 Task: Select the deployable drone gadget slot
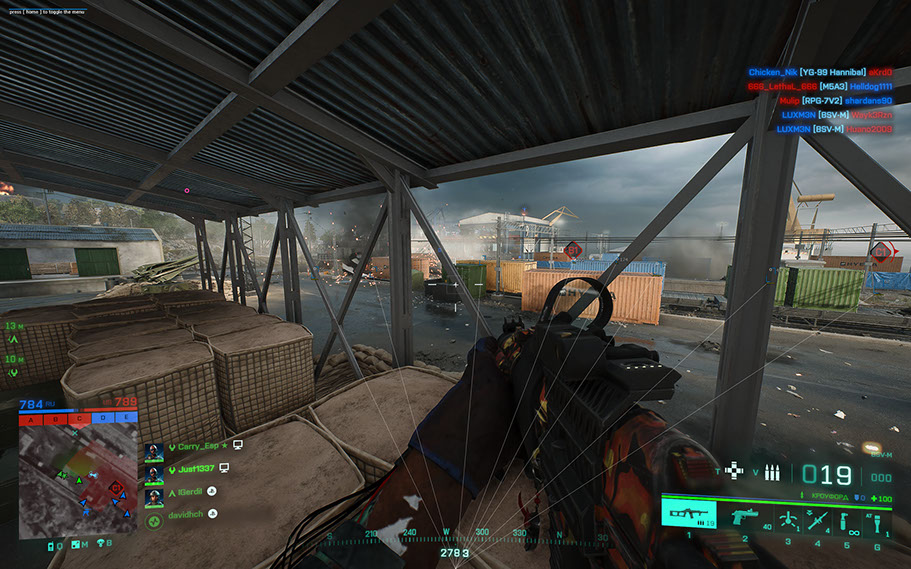point(787,520)
